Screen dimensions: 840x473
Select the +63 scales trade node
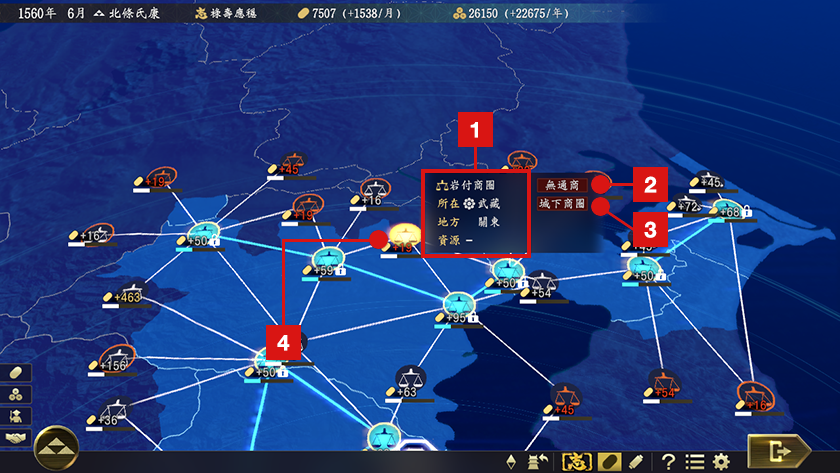[x=408, y=379]
